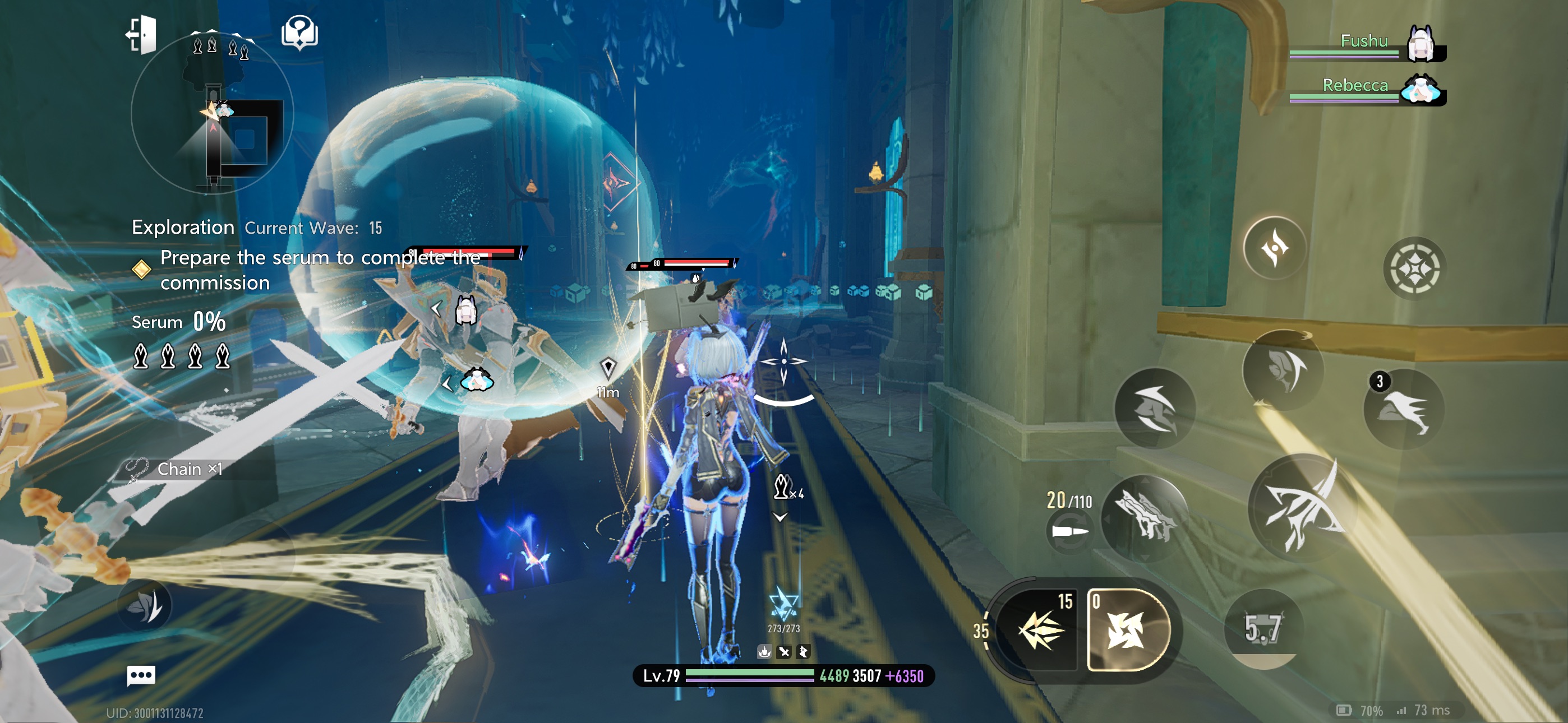Tap the ammo reload bullet button

[1069, 531]
